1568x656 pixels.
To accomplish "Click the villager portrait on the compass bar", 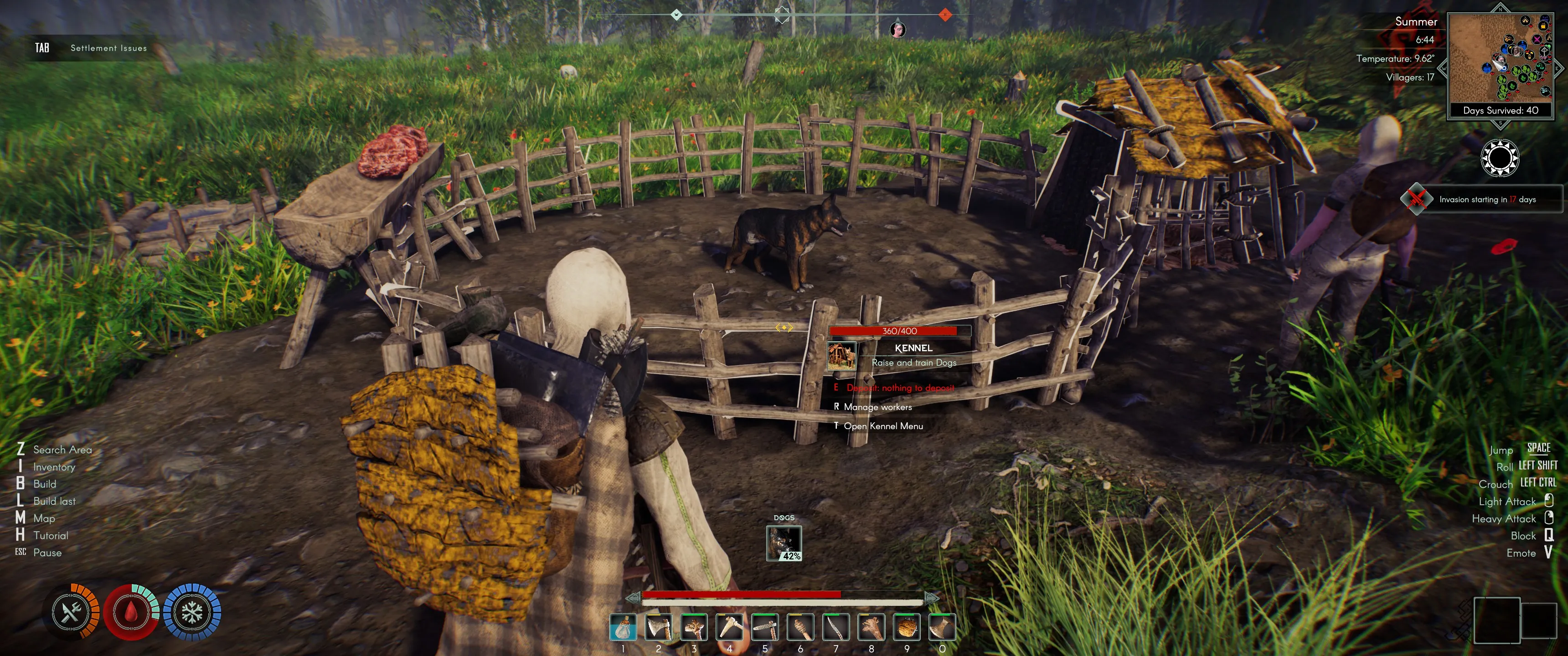I will click(898, 29).
